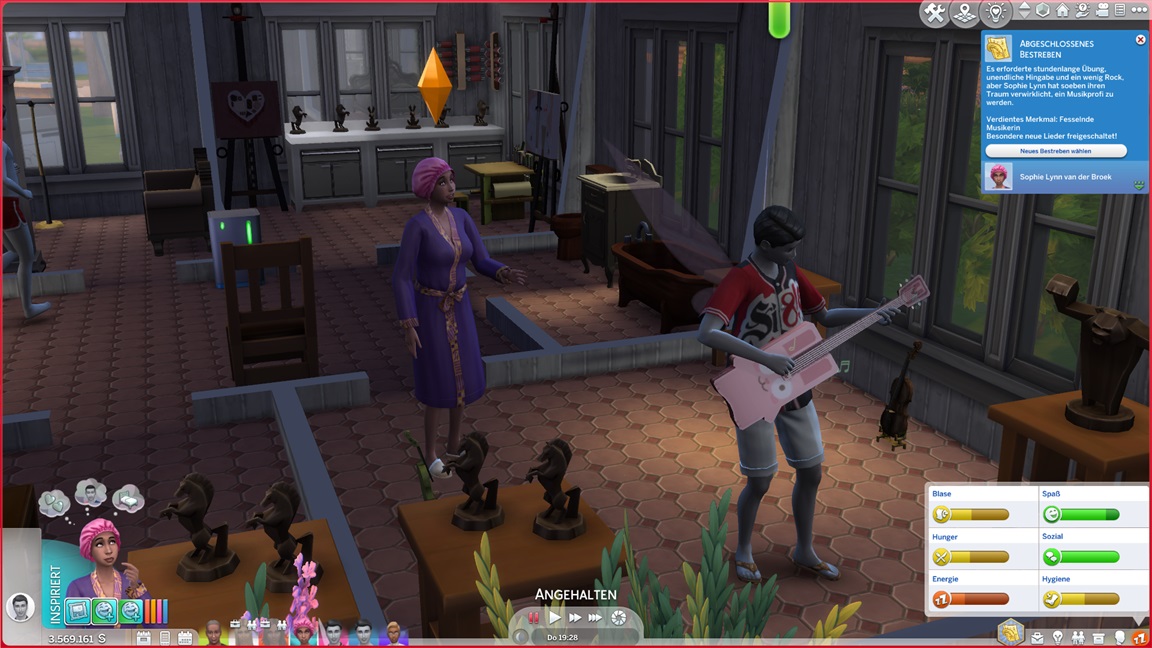Close the 'Abgeschlossenes Bestreben' notification
The height and width of the screenshot is (648, 1152).
1140,40
